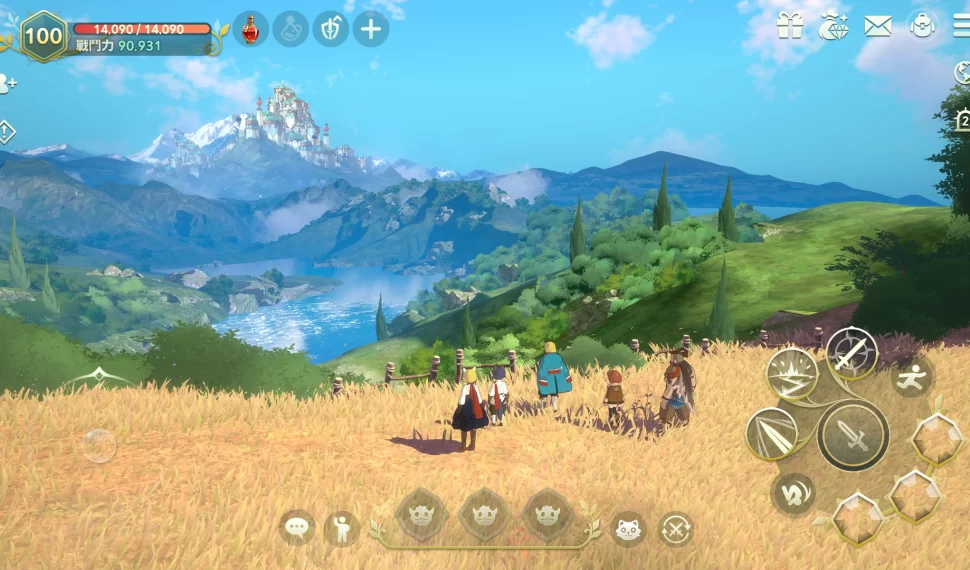Open the sword and shield equipment icon
This screenshot has height=570, width=970.
331,29
